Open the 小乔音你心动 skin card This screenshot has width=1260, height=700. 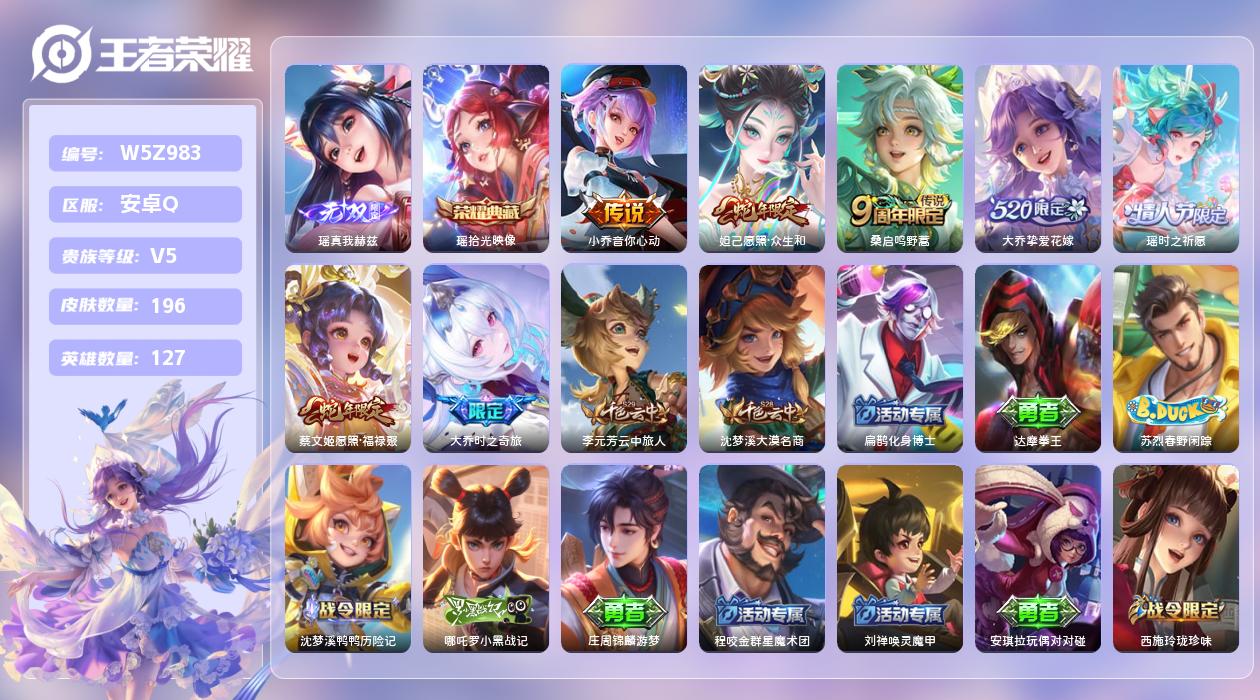[623, 158]
